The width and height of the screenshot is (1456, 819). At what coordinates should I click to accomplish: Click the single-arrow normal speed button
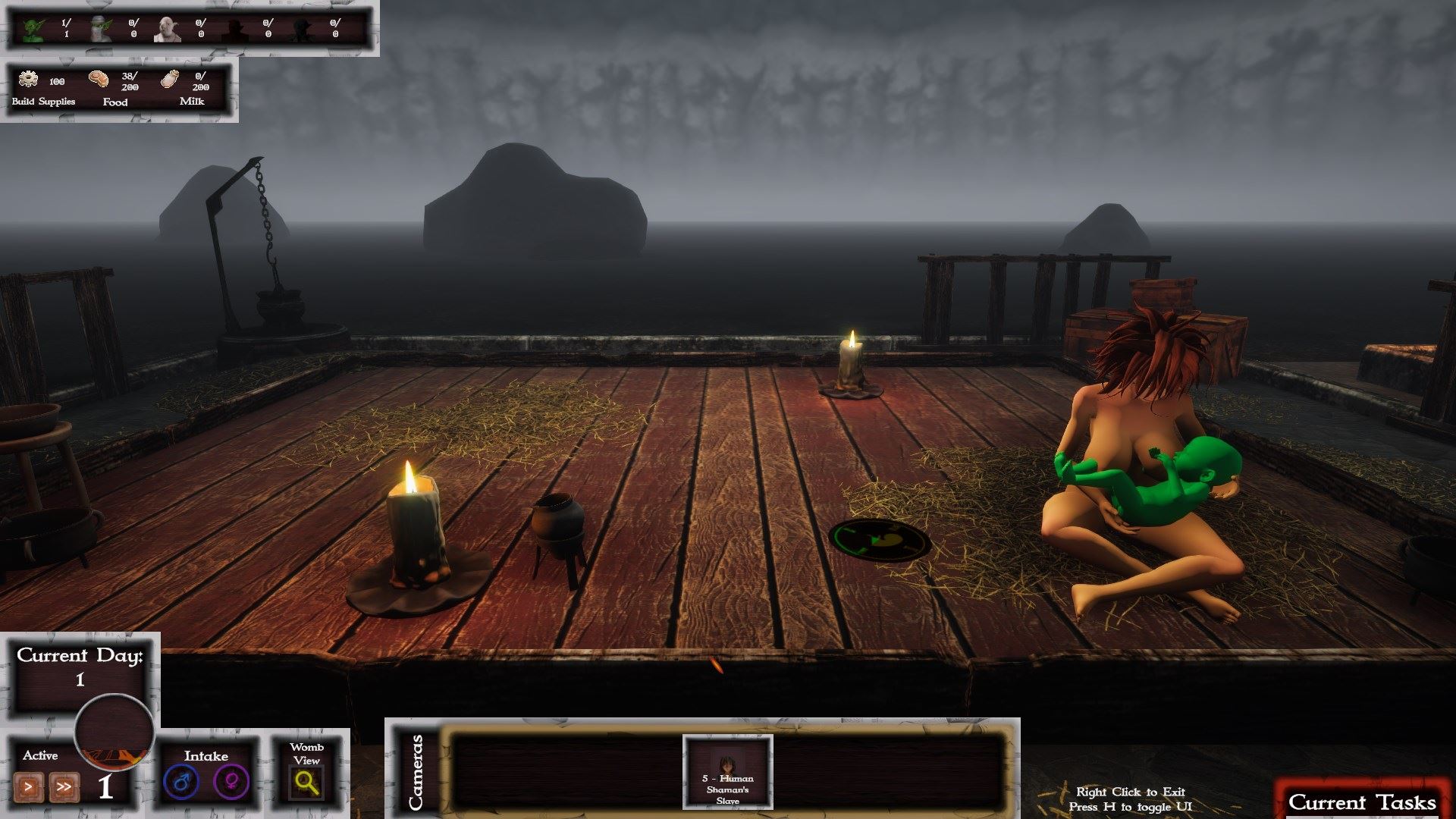[29, 787]
